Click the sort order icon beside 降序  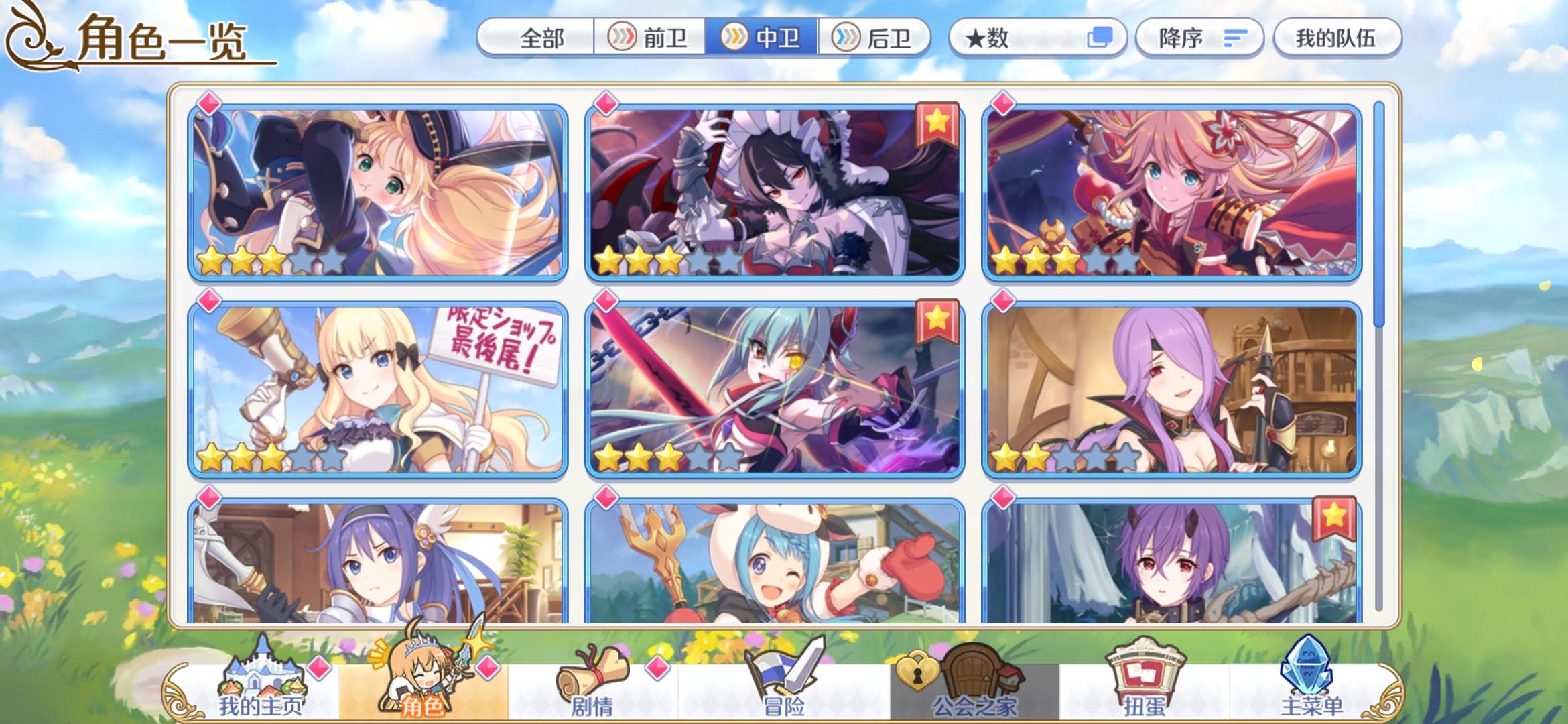coord(1234,38)
